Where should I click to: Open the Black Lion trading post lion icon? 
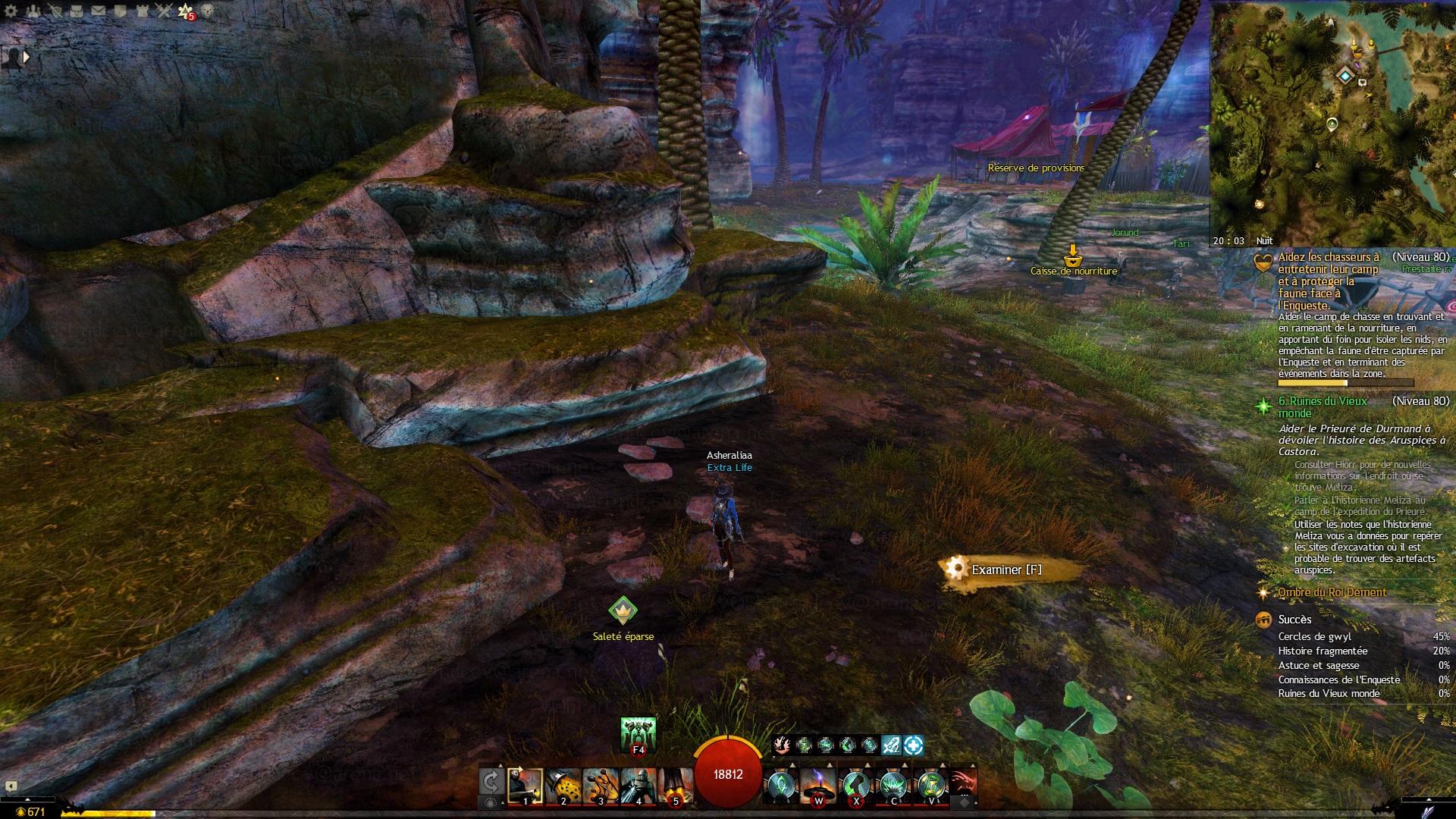[207, 11]
